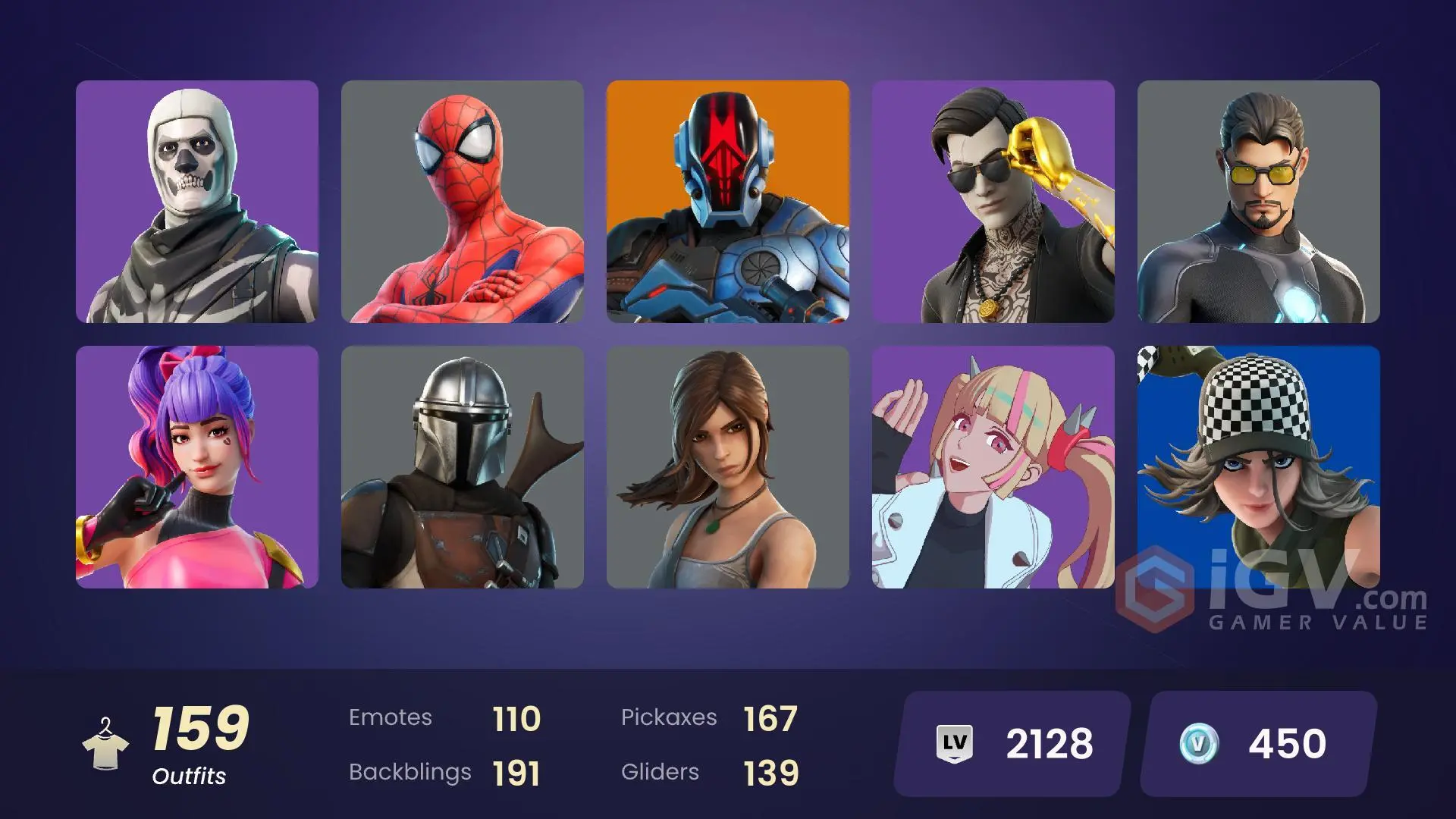Screen dimensions: 1456x819
Task: Open the Lara Croft outfit thumbnail
Action: pyautogui.click(x=728, y=467)
